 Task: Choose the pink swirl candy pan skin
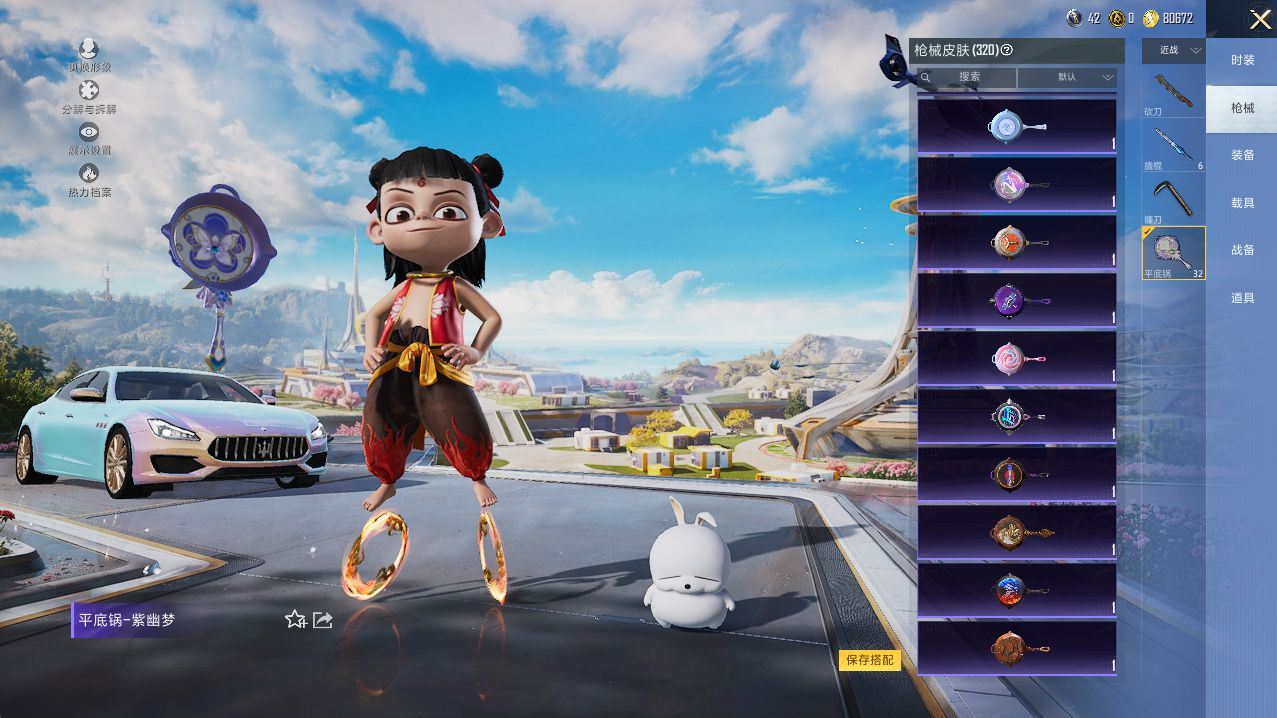[x=1016, y=358]
